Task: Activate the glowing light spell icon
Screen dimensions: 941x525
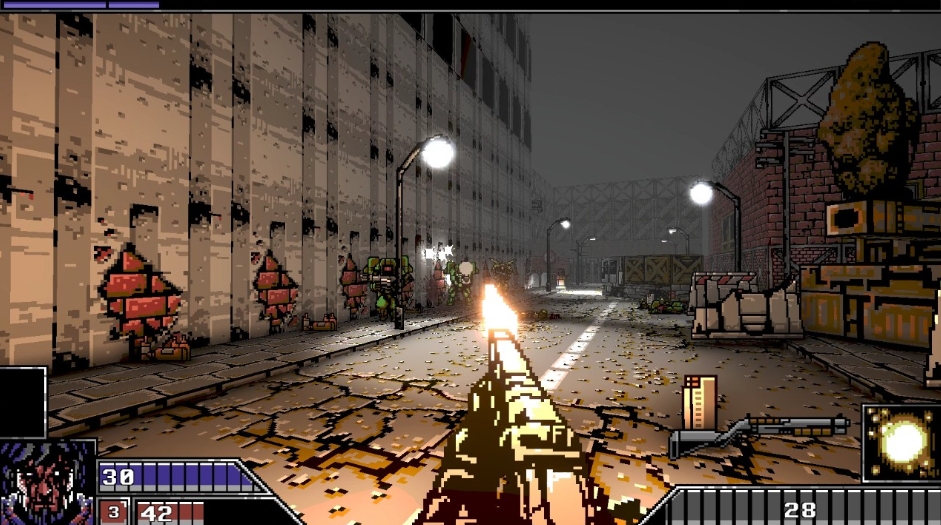Action: pyautogui.click(x=901, y=442)
